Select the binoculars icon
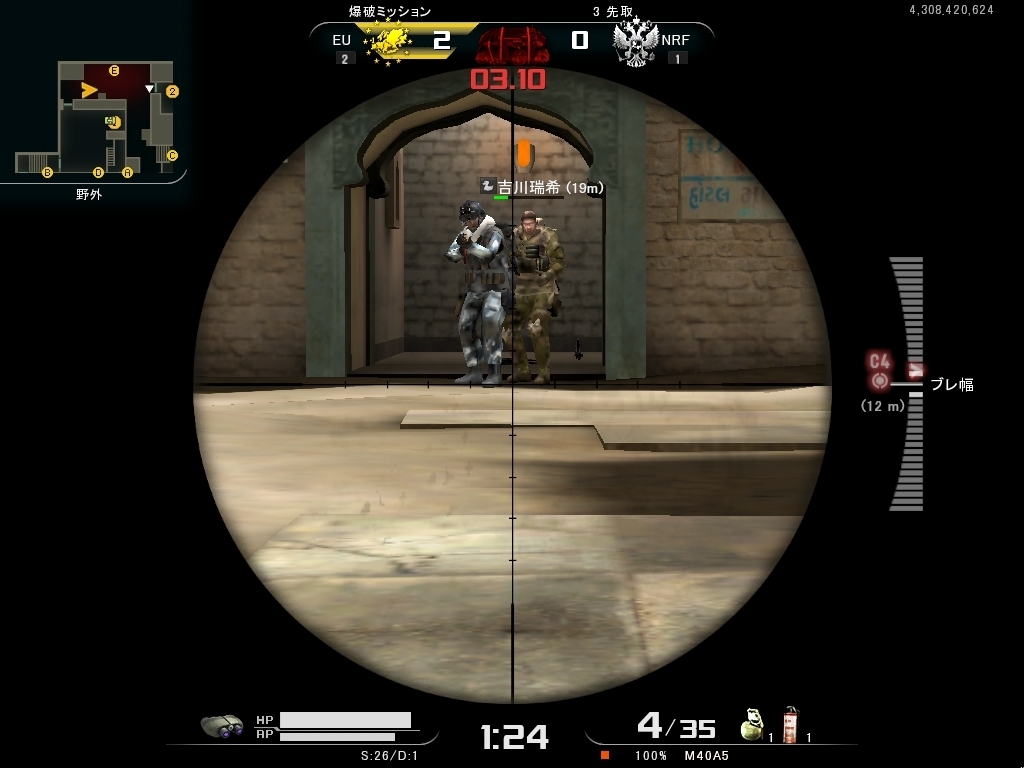The image size is (1024, 768). (222, 726)
